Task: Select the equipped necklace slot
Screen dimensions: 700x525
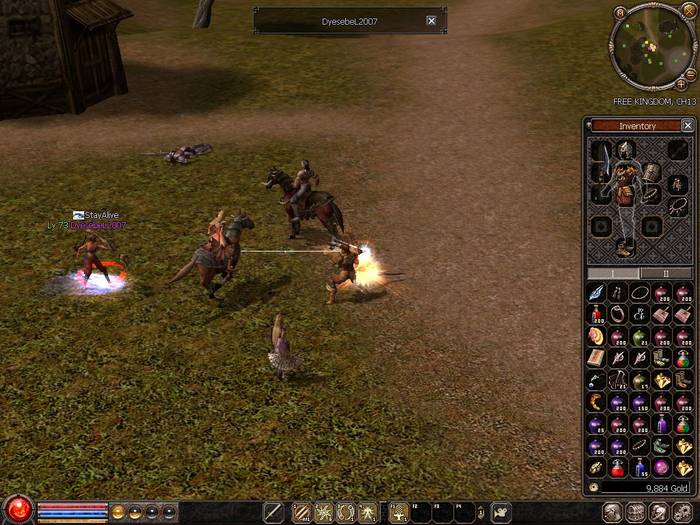Action: coord(677,207)
